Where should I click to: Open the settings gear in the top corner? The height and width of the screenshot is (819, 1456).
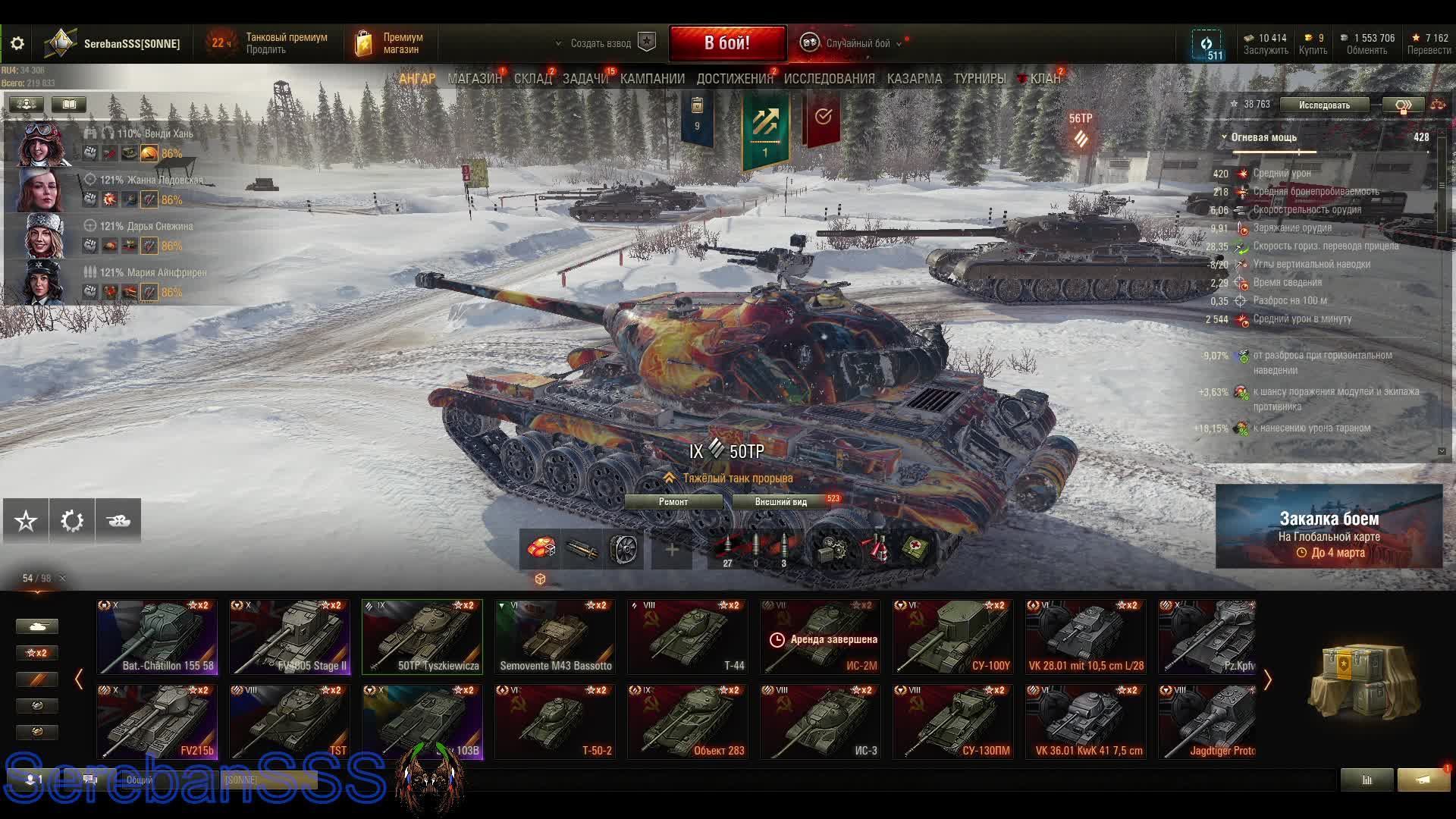point(17,44)
